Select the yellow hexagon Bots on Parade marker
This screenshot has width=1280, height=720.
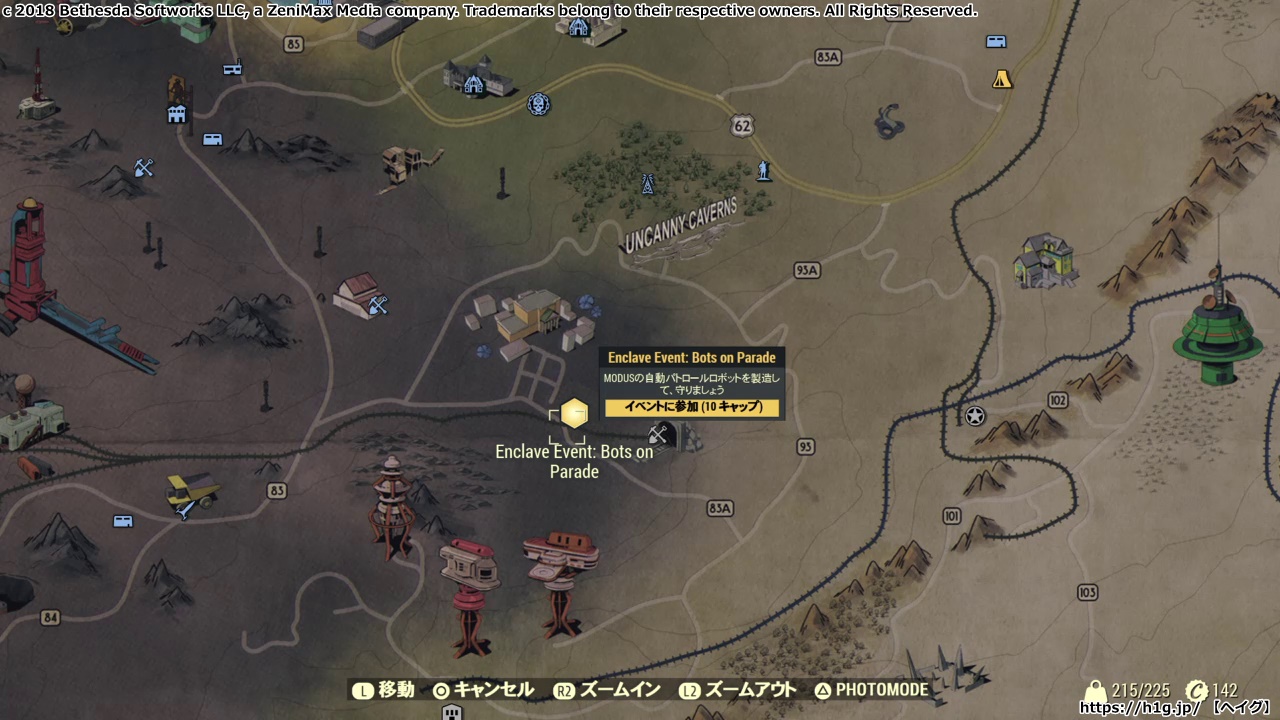573,413
